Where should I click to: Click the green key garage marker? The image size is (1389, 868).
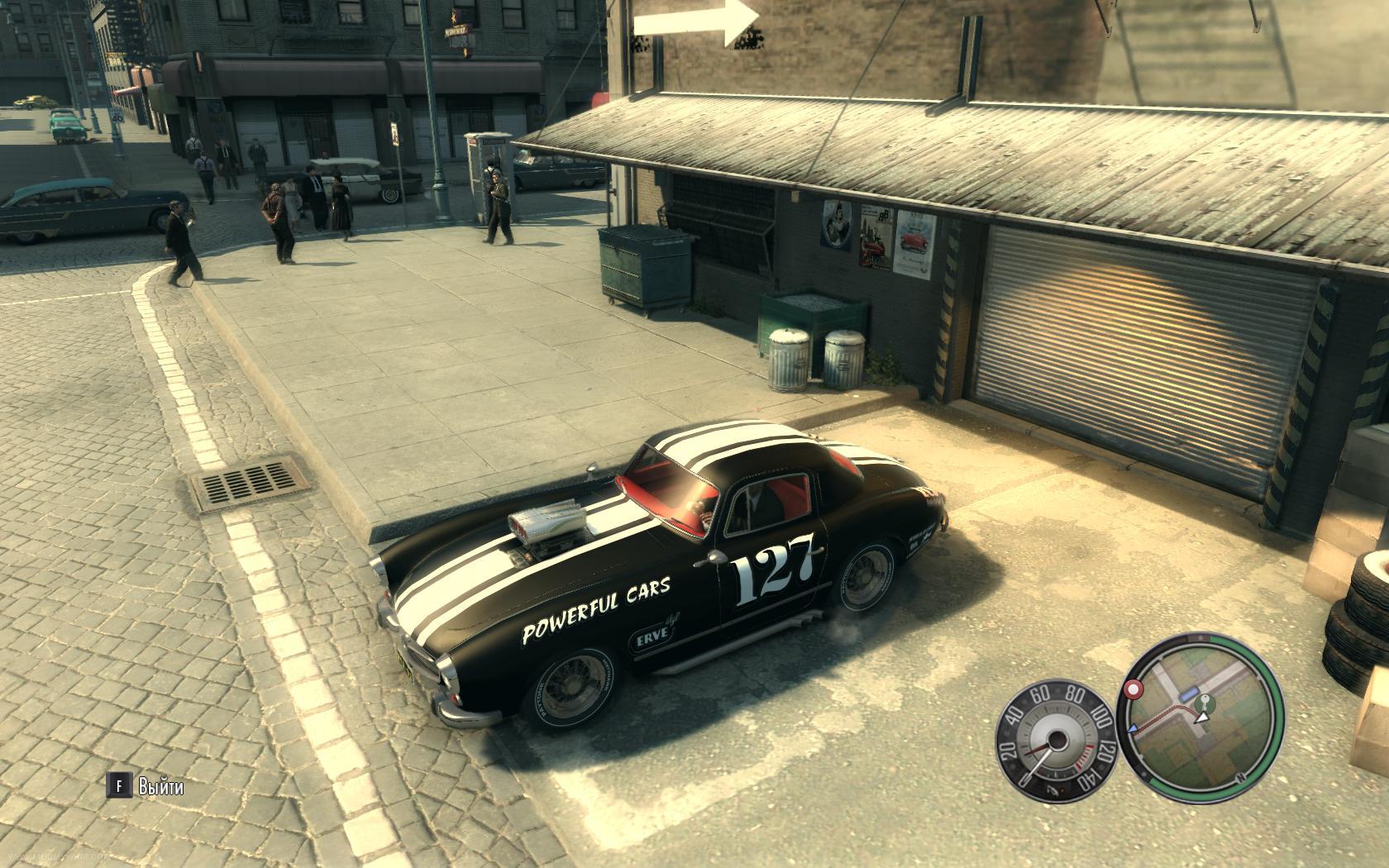pos(1207,703)
